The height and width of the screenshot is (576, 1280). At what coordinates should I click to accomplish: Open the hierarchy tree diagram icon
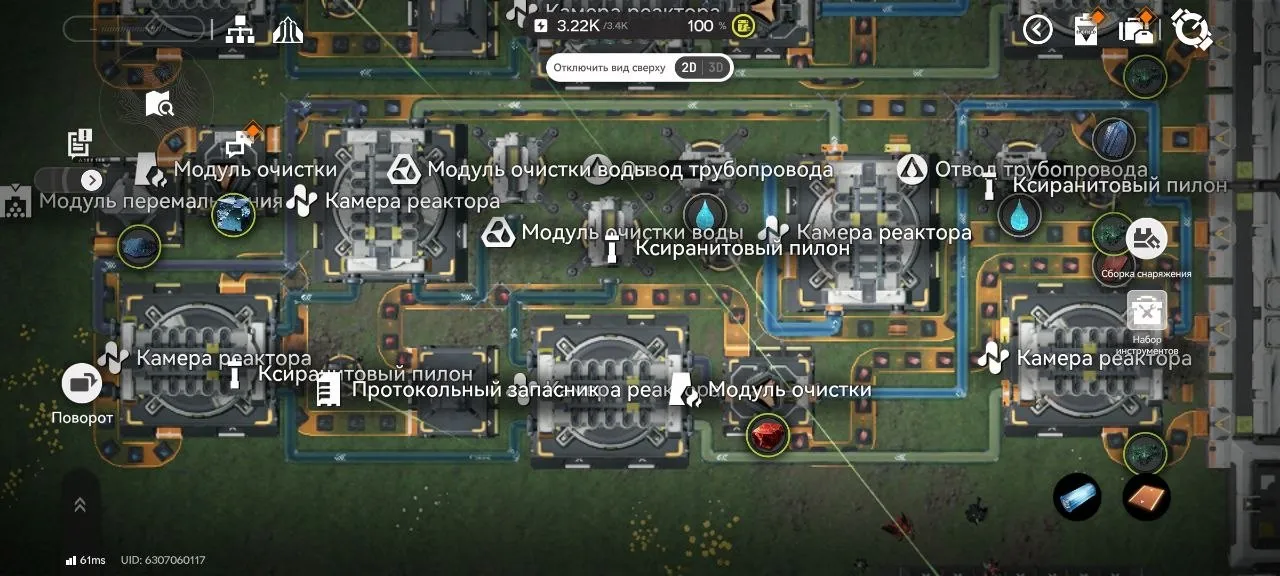[x=240, y=30]
